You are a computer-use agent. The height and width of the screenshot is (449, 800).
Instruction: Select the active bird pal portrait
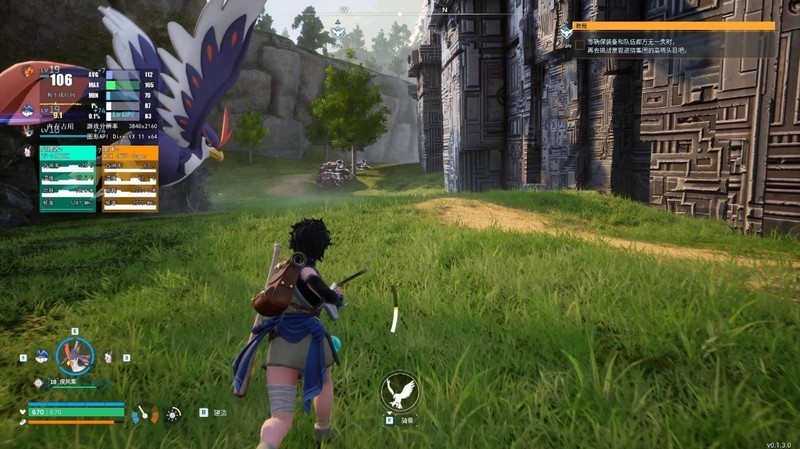click(x=74, y=355)
